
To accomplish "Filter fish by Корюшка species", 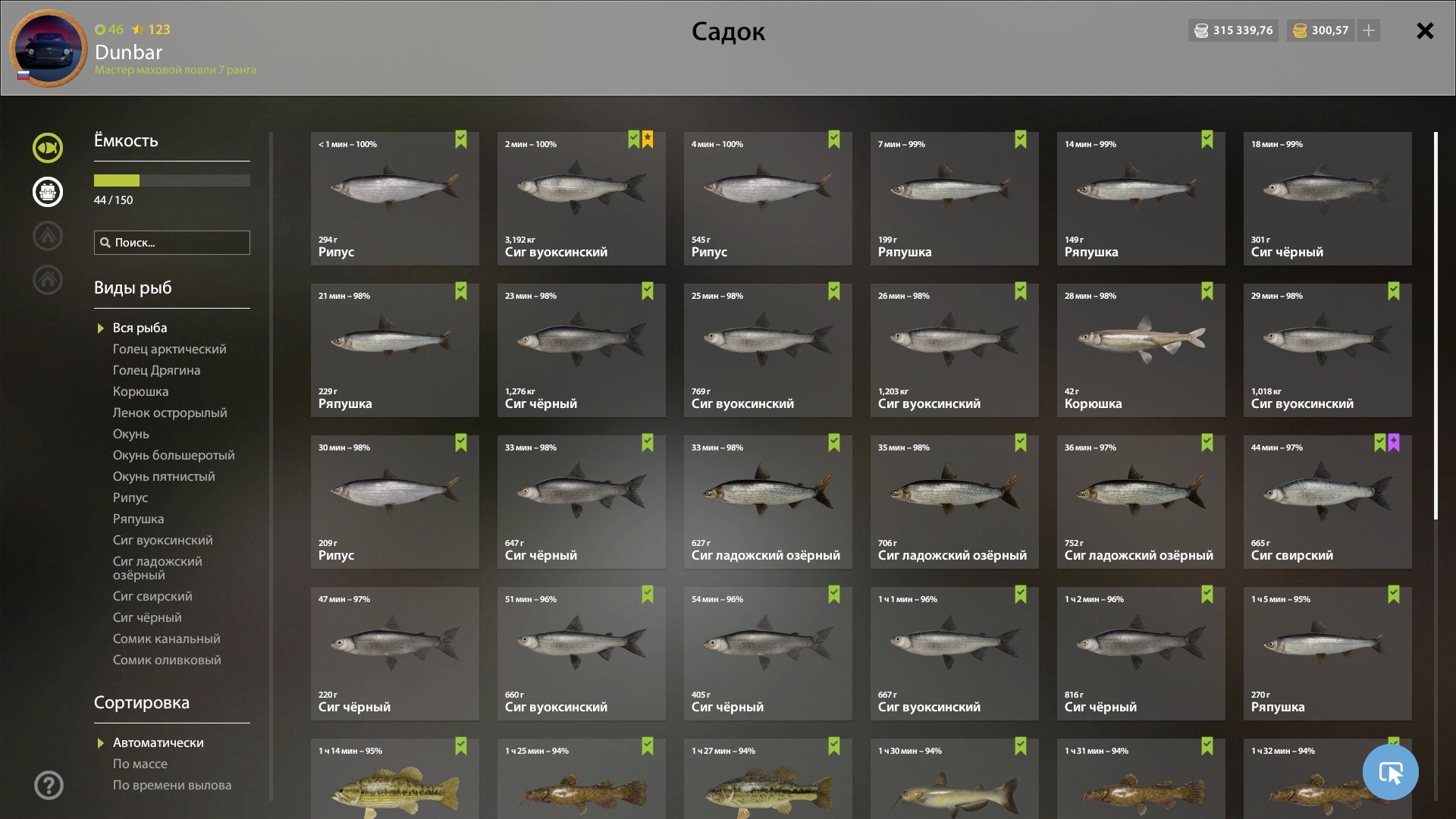I will coord(140,391).
